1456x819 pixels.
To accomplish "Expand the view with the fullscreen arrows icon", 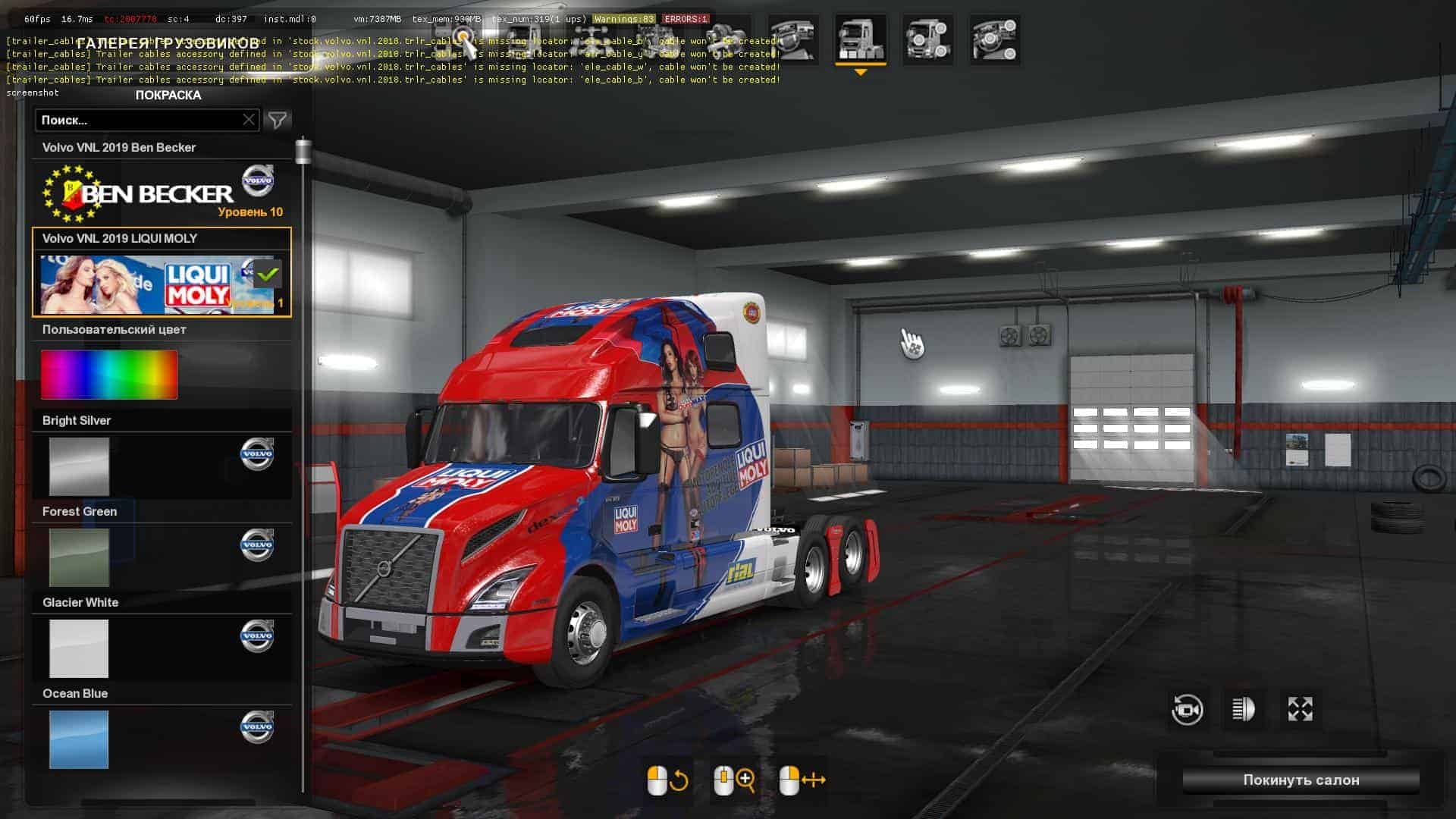I will [1300, 710].
